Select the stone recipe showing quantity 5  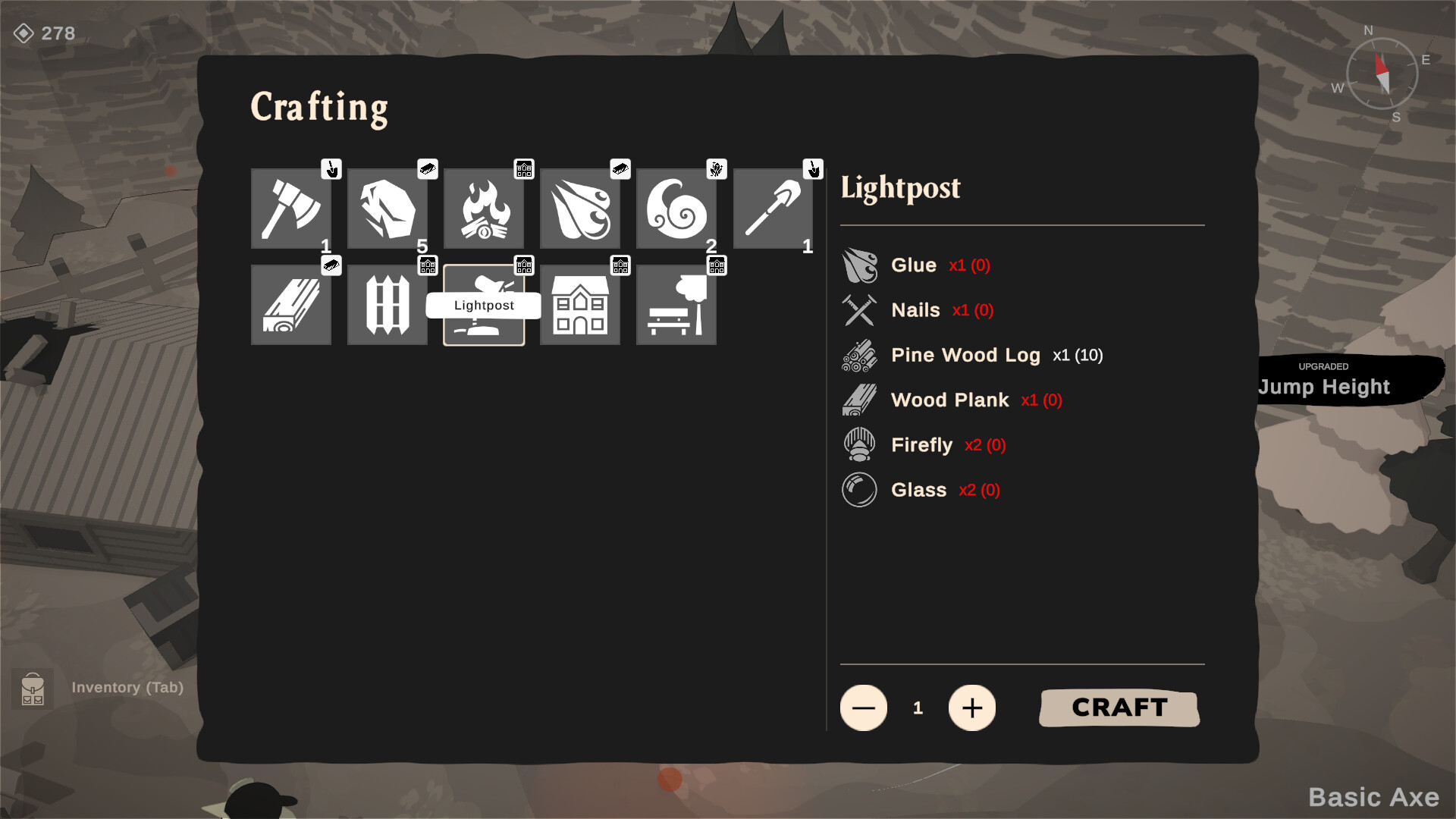(388, 209)
